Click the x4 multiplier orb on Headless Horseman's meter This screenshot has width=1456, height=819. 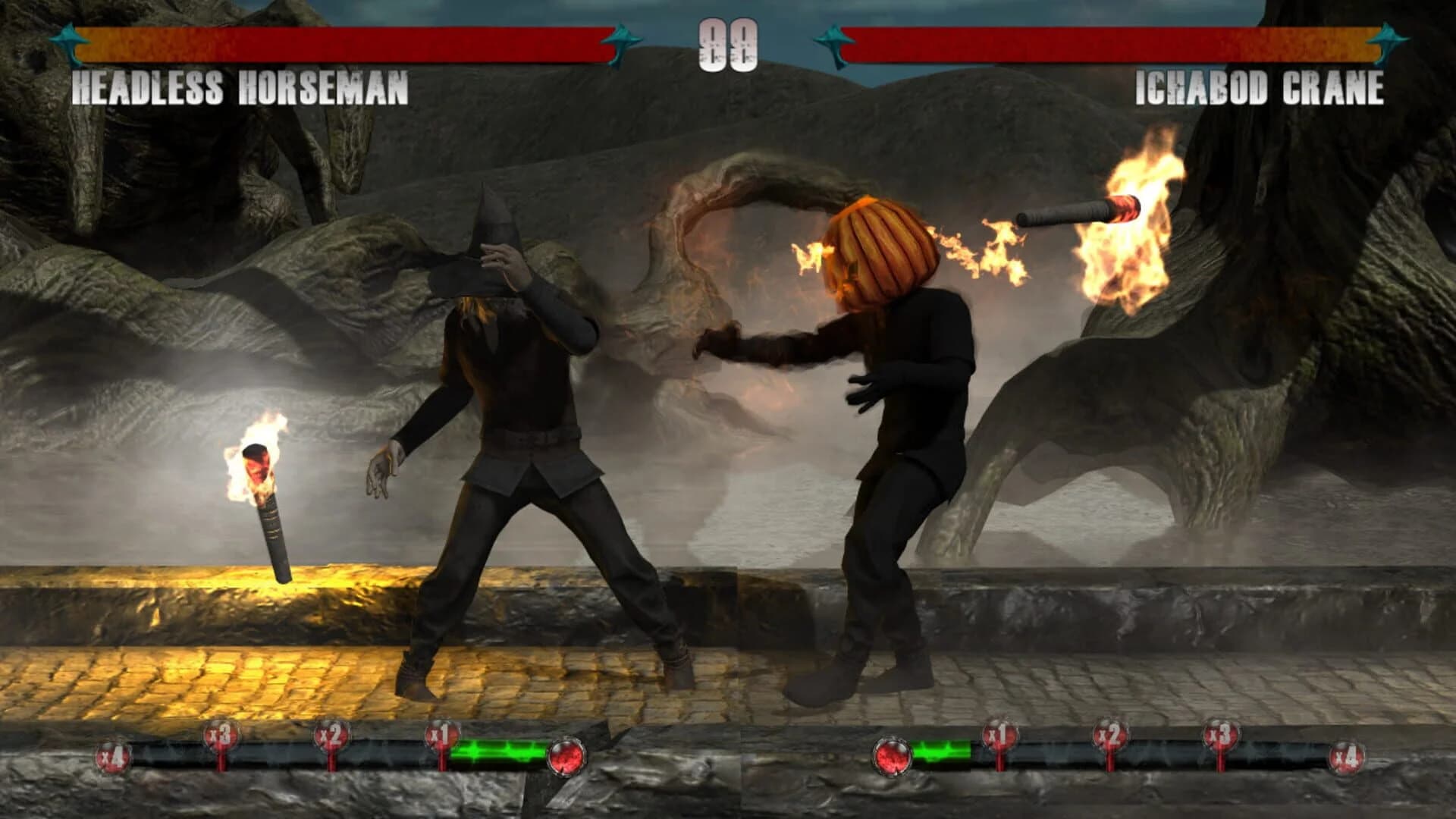(114, 757)
